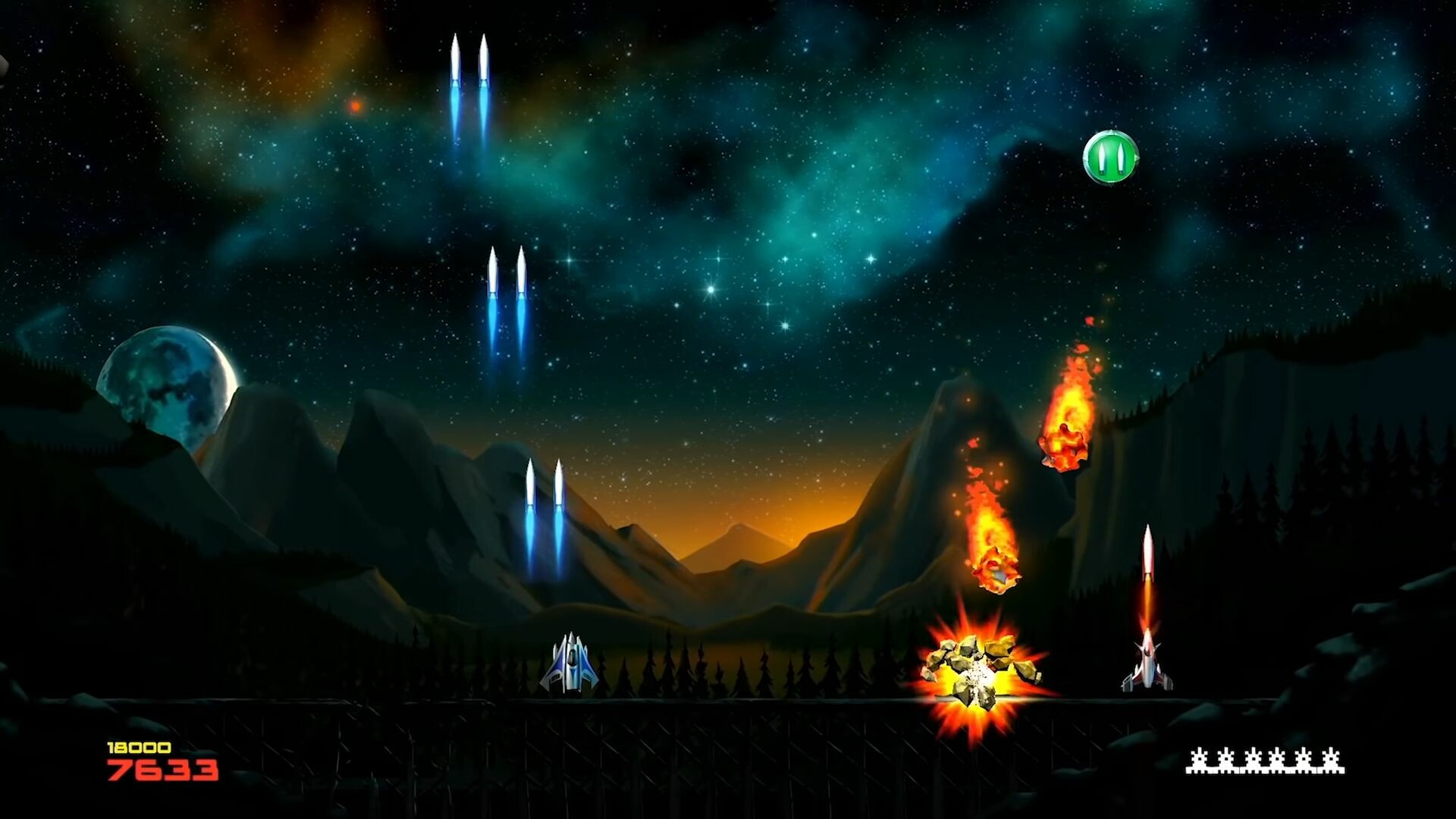Collect the green double-missile power-up orb
Image resolution: width=1456 pixels, height=819 pixels.
tap(1112, 157)
